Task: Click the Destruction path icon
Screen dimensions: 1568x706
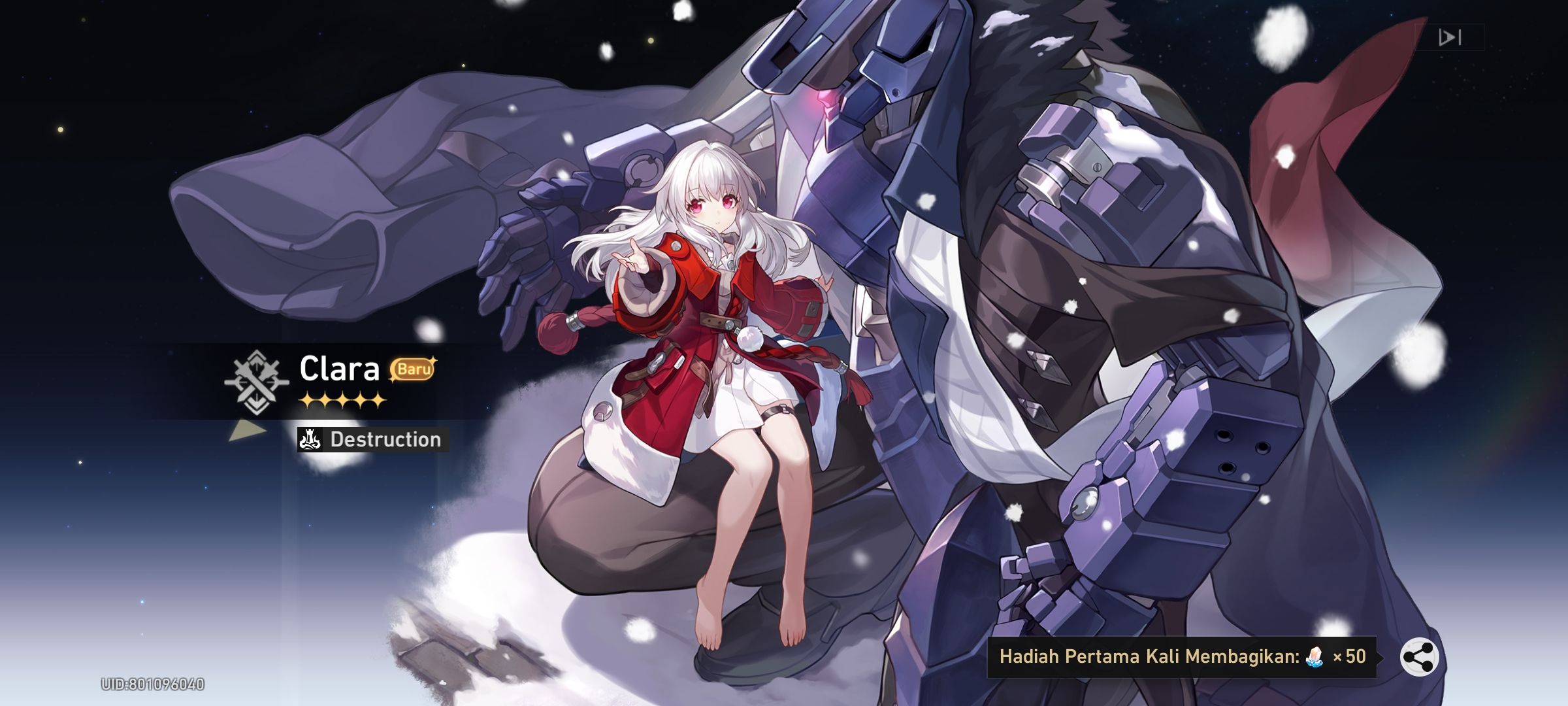Action: [x=310, y=439]
